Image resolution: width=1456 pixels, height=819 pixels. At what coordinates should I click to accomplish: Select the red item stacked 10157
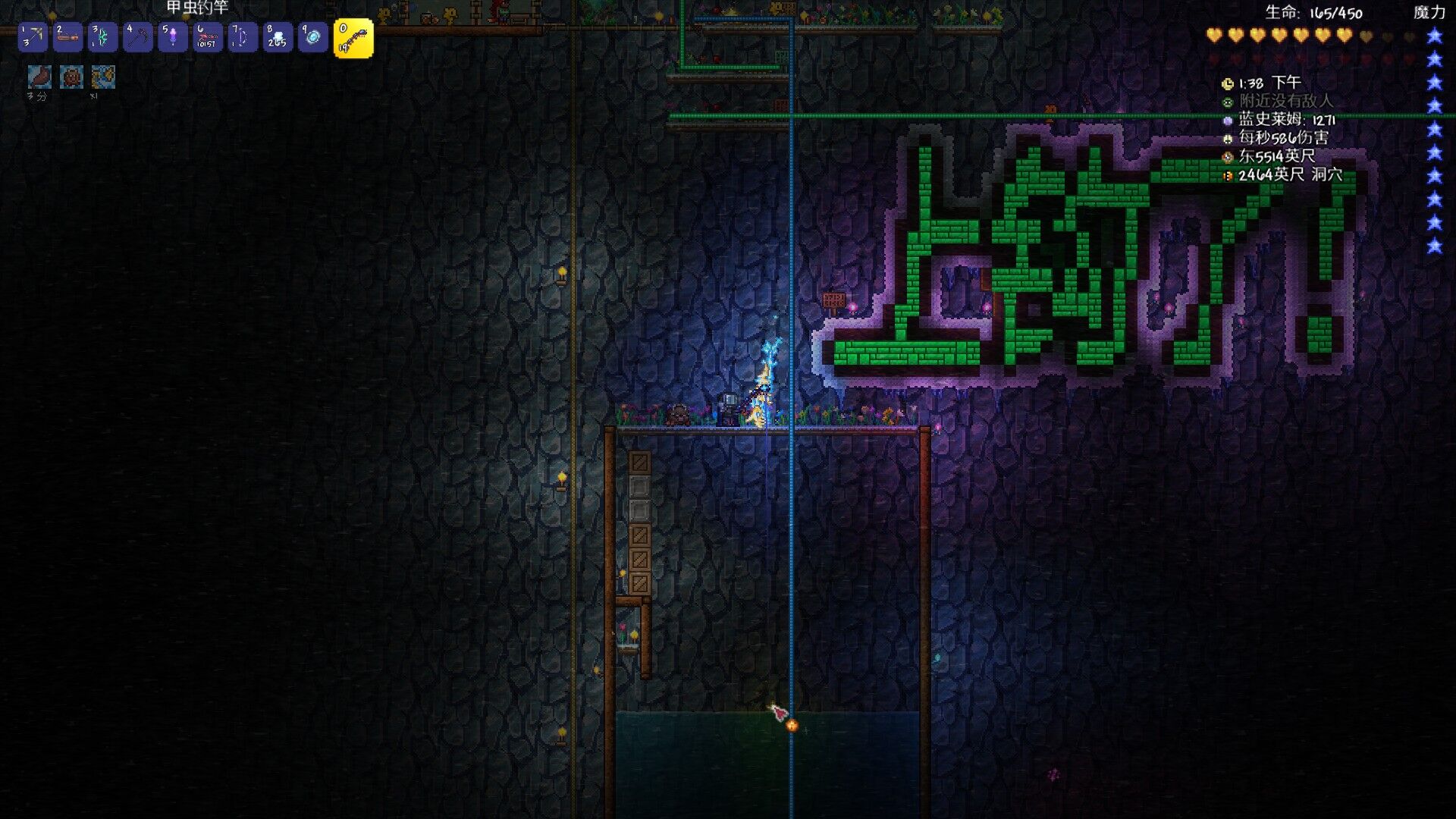click(x=207, y=37)
